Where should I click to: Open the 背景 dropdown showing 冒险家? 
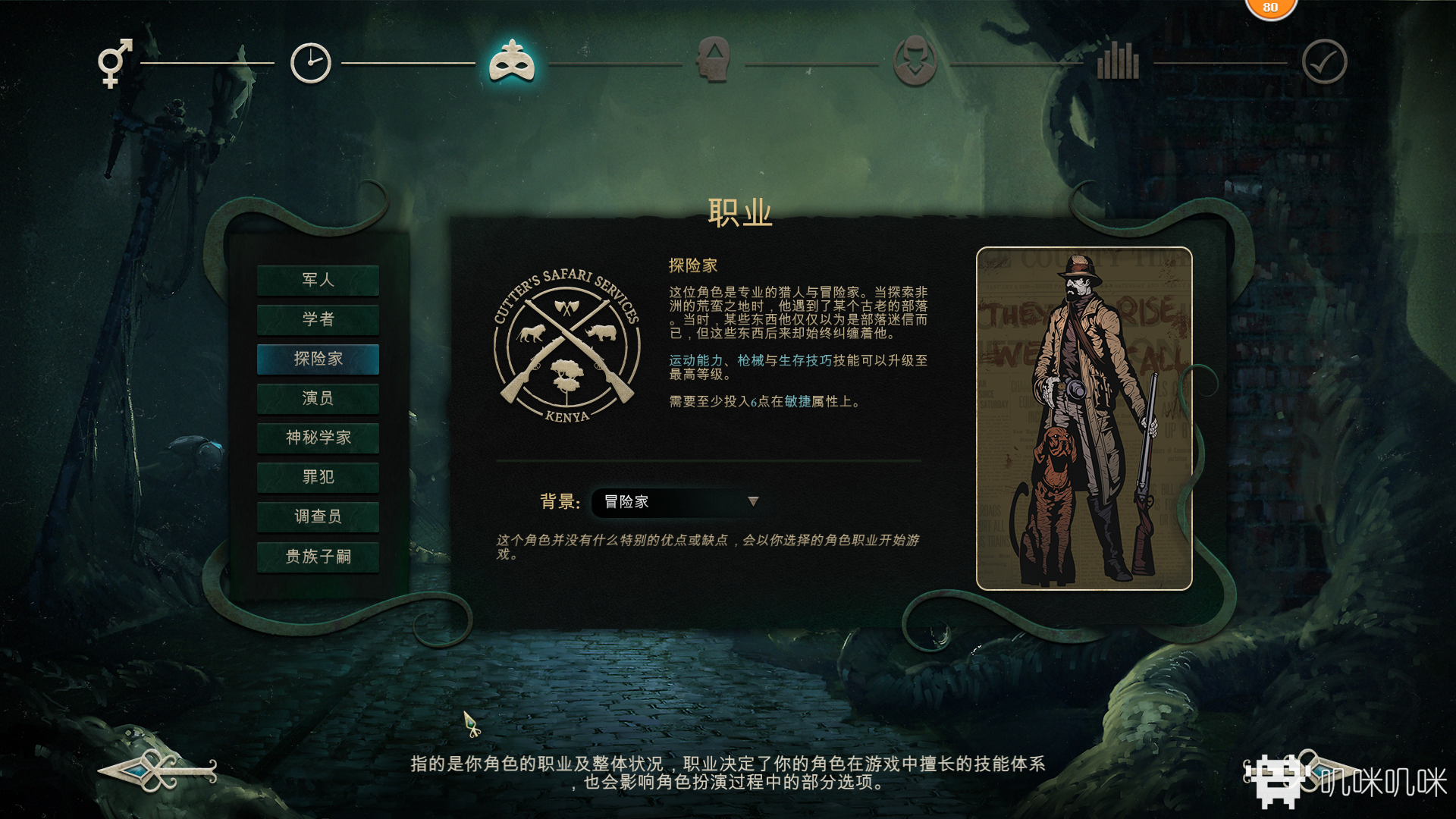point(676,502)
